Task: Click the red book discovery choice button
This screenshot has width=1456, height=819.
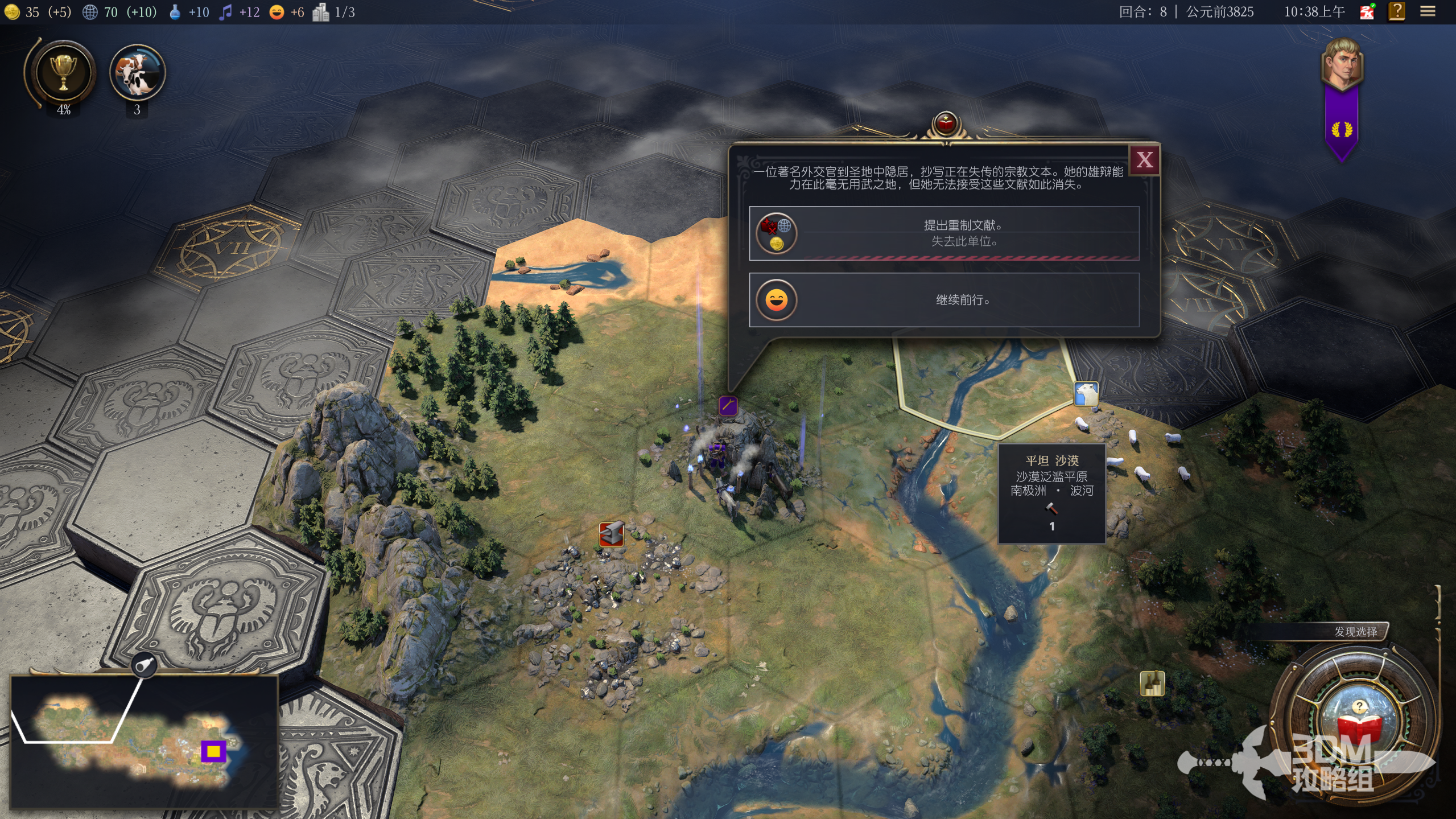Action: tap(1359, 725)
